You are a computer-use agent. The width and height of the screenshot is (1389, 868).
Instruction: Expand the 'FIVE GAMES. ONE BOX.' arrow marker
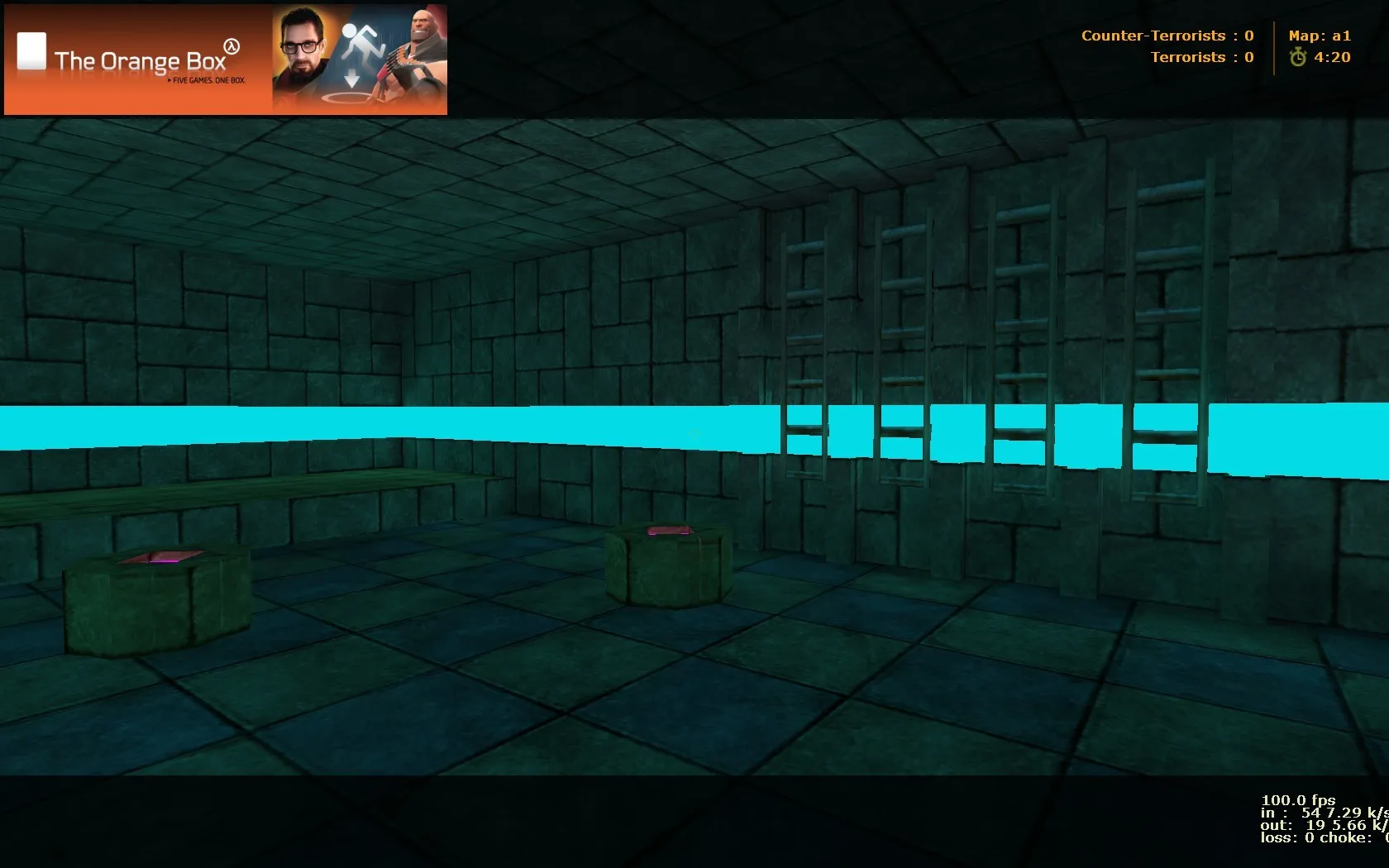(169, 80)
